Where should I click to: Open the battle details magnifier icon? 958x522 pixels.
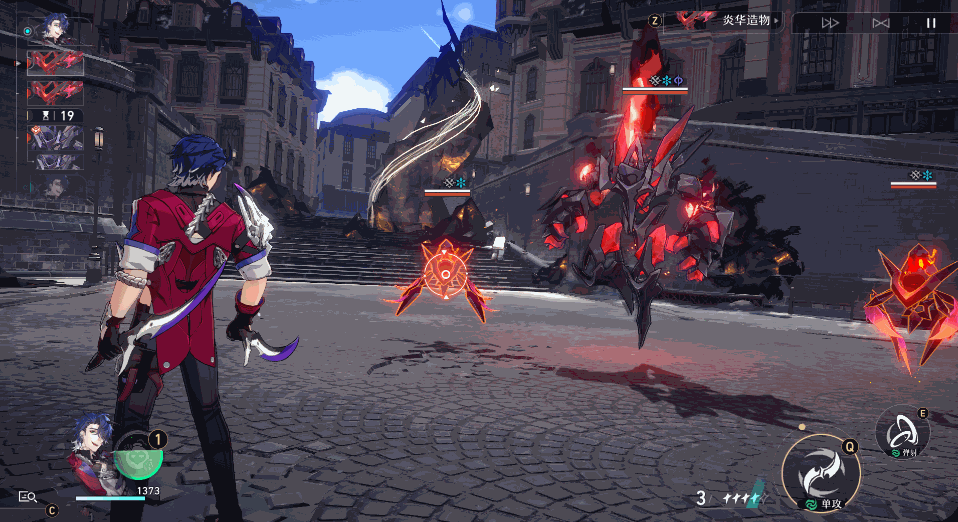click(x=27, y=496)
